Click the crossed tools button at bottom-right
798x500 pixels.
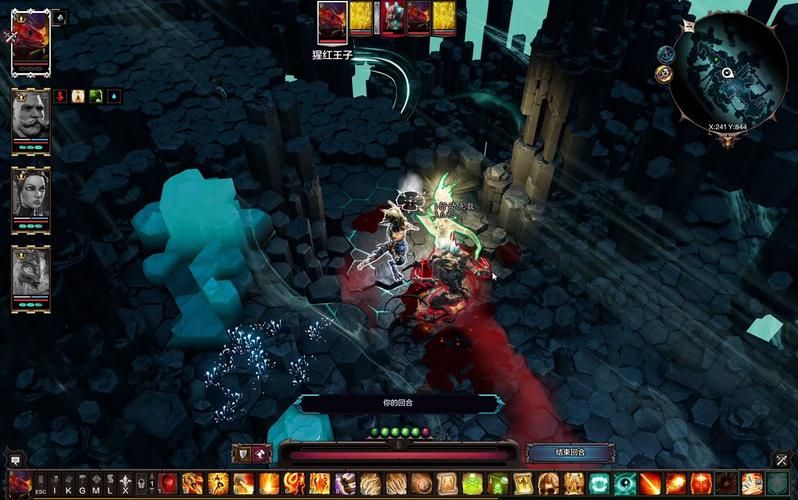(780, 459)
